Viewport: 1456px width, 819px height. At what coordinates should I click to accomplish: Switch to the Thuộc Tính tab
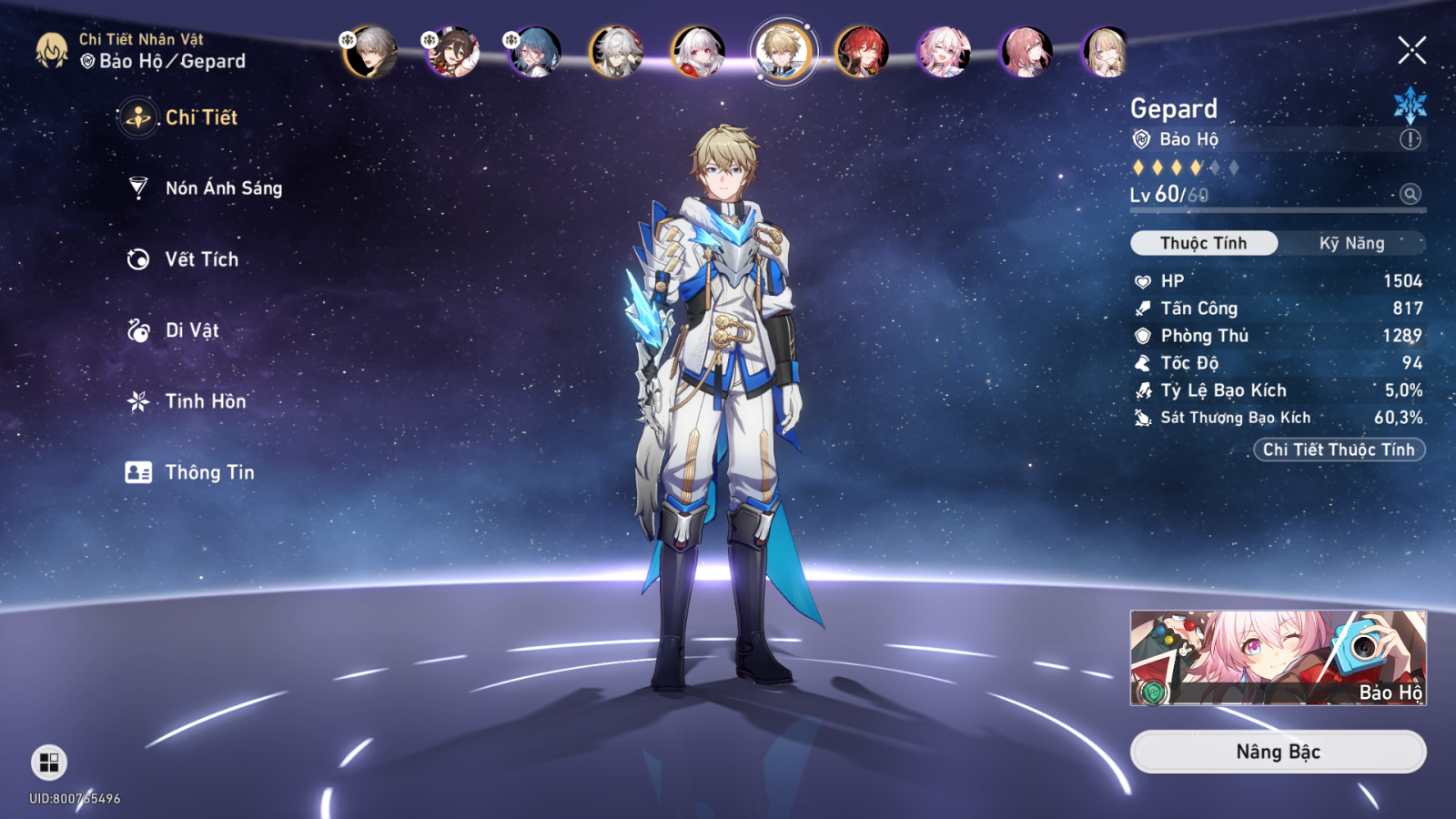1203,243
